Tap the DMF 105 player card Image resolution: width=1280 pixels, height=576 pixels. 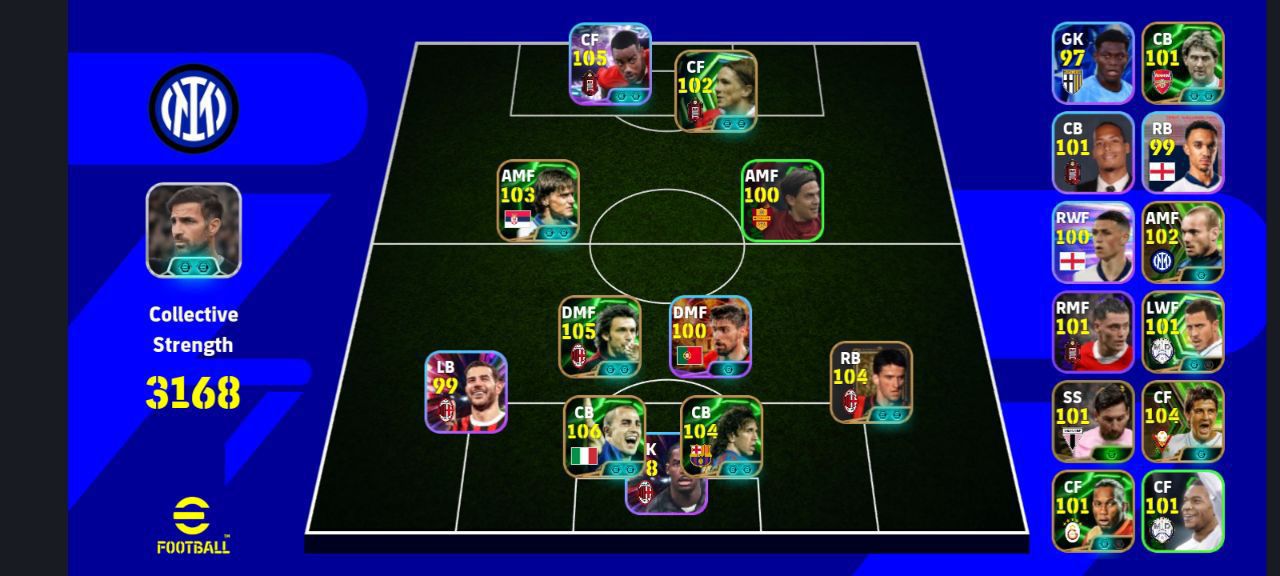[x=600, y=336]
